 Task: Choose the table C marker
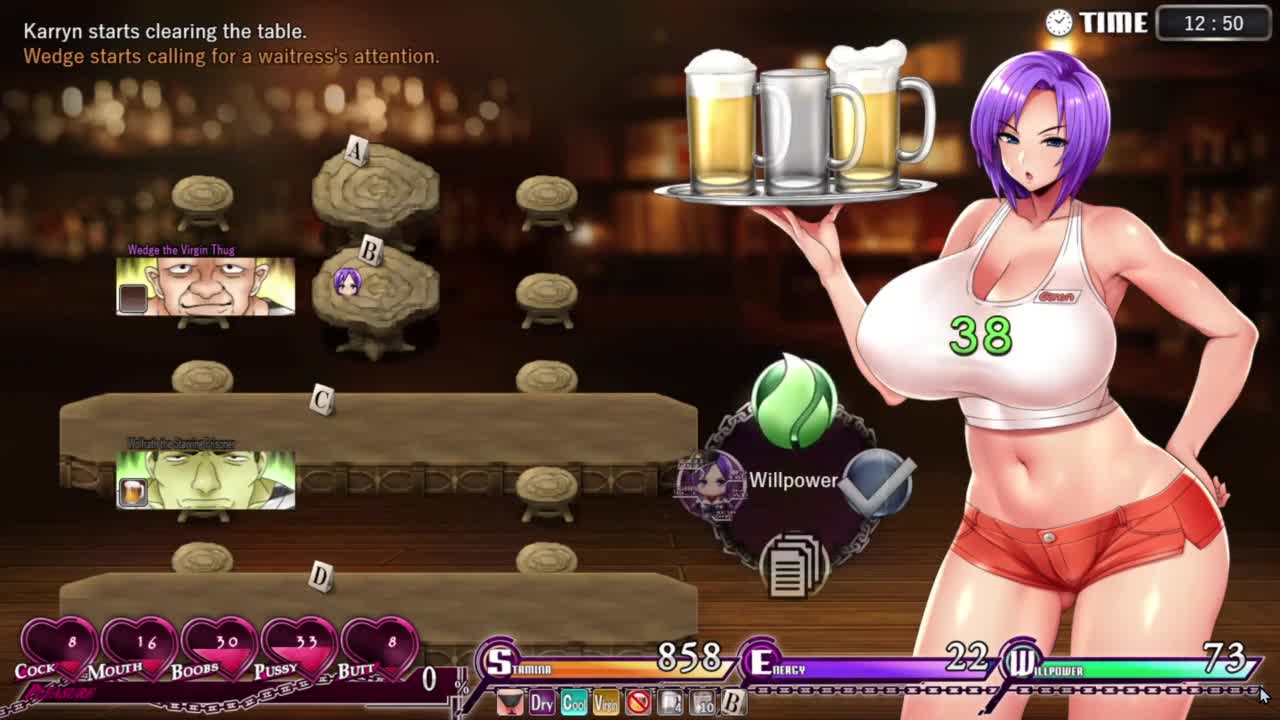(321, 401)
